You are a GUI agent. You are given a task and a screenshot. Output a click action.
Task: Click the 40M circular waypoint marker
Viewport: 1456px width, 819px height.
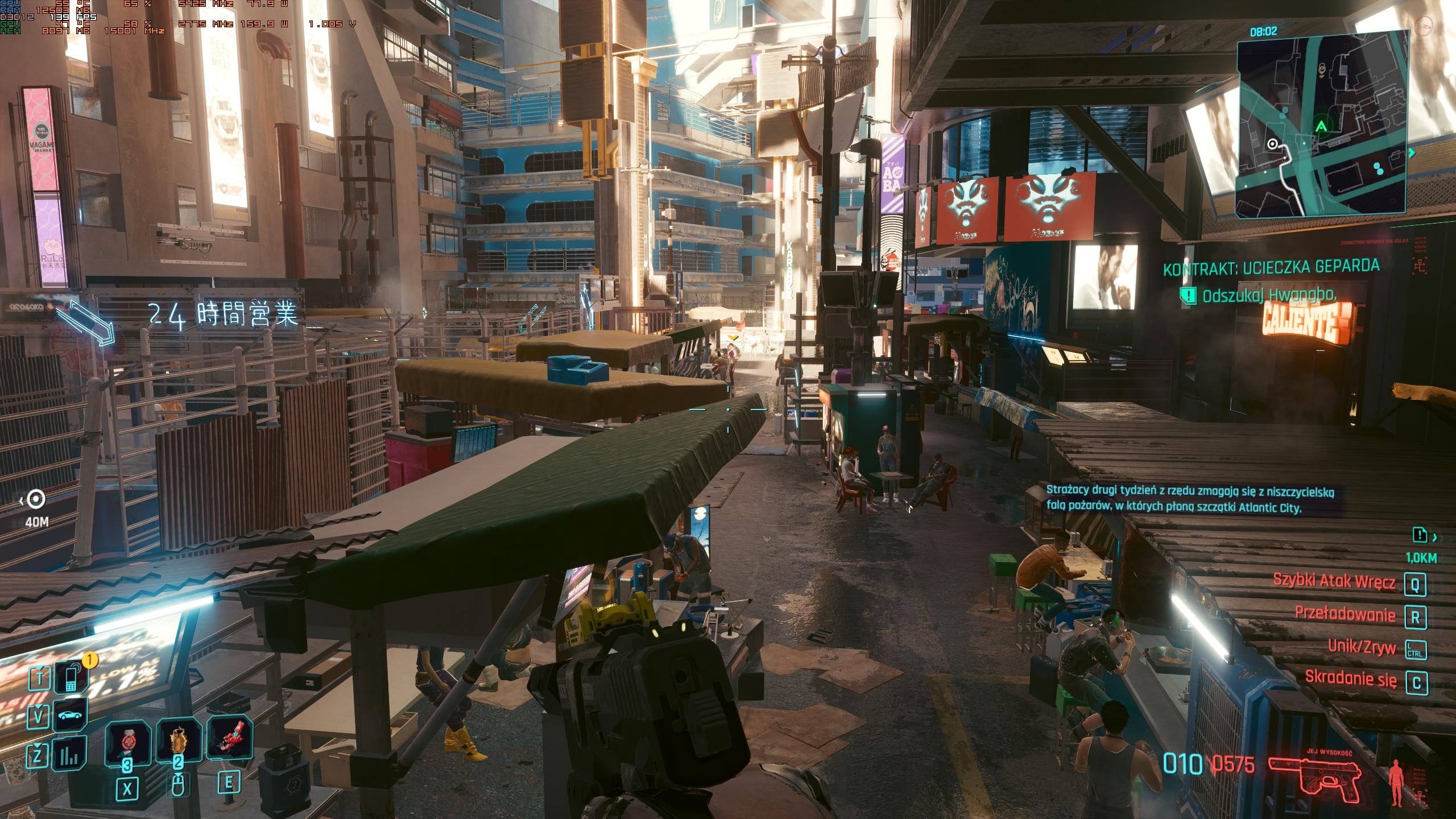[x=37, y=499]
